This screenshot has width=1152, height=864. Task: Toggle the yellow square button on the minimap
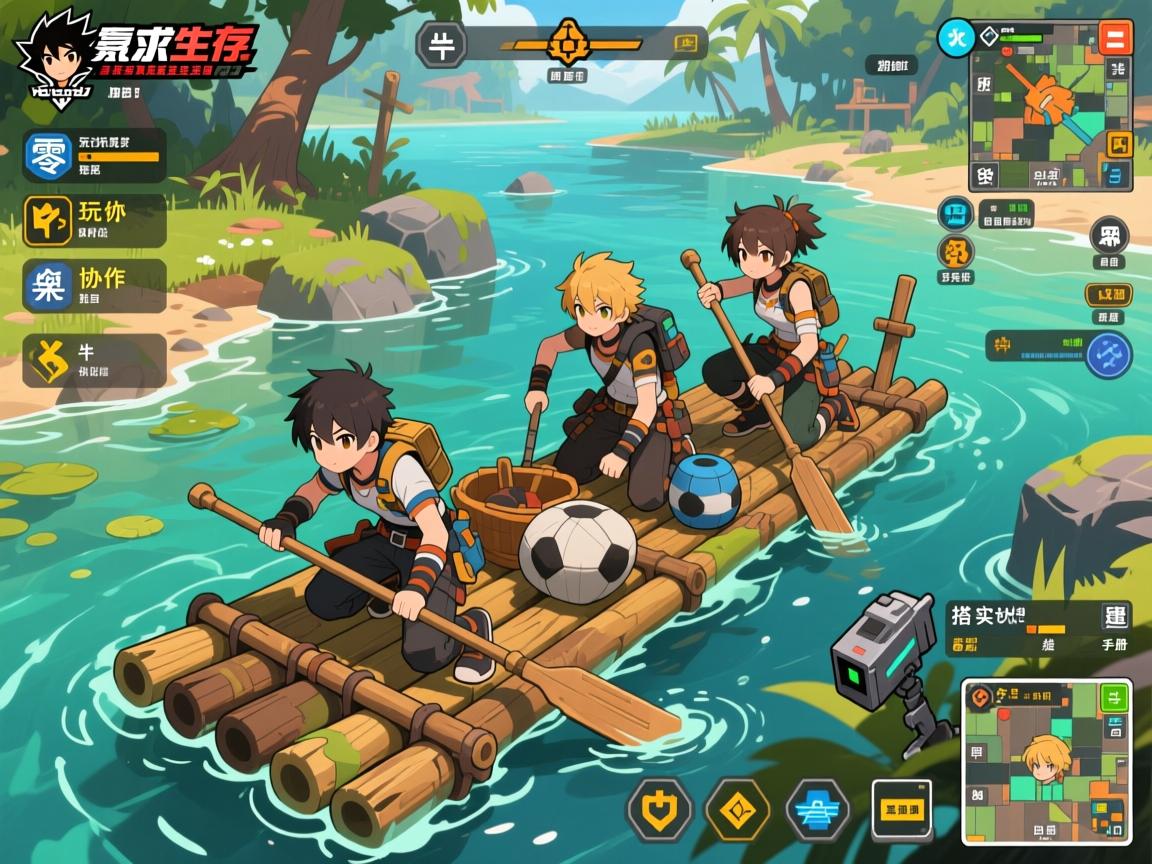pyautogui.click(x=1119, y=143)
